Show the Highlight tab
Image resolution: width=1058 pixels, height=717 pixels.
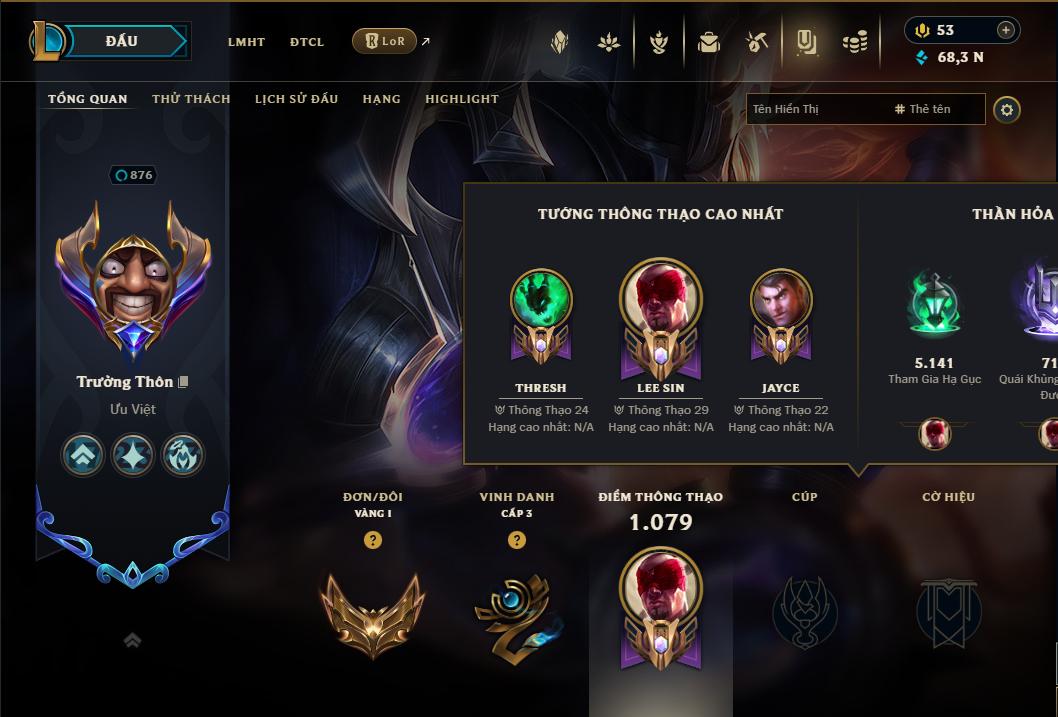click(461, 99)
